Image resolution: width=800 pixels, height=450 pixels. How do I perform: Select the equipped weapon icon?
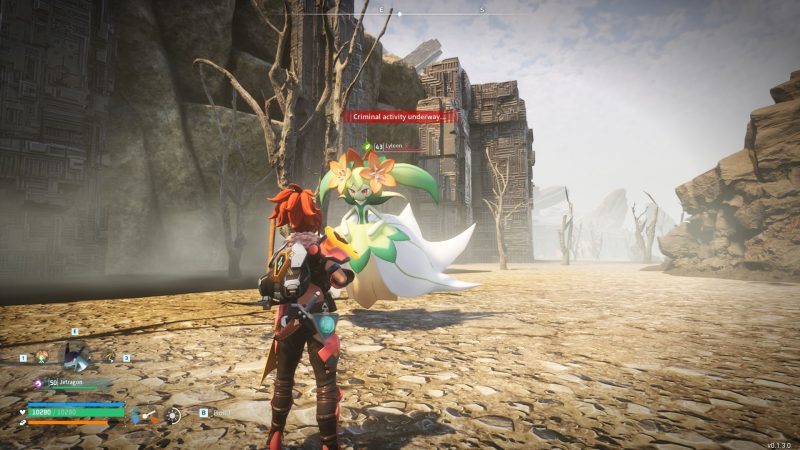(147, 415)
